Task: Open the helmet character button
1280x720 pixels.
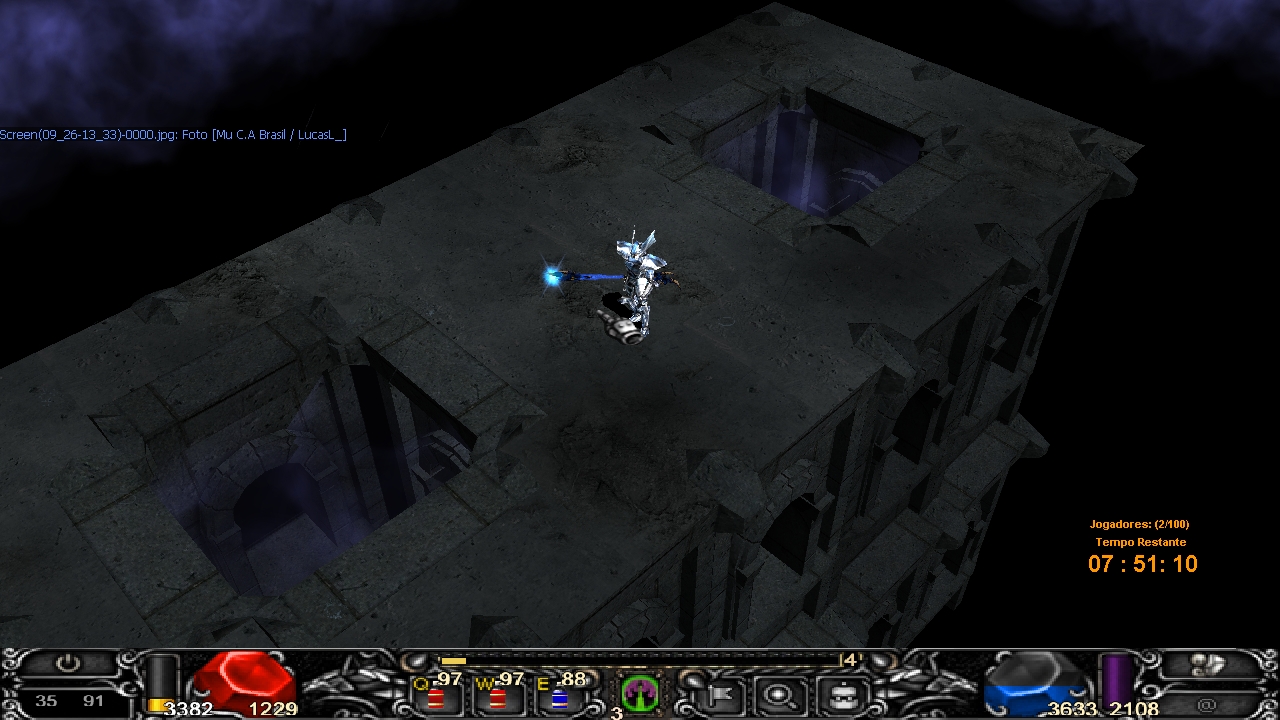Action: pos(841,693)
